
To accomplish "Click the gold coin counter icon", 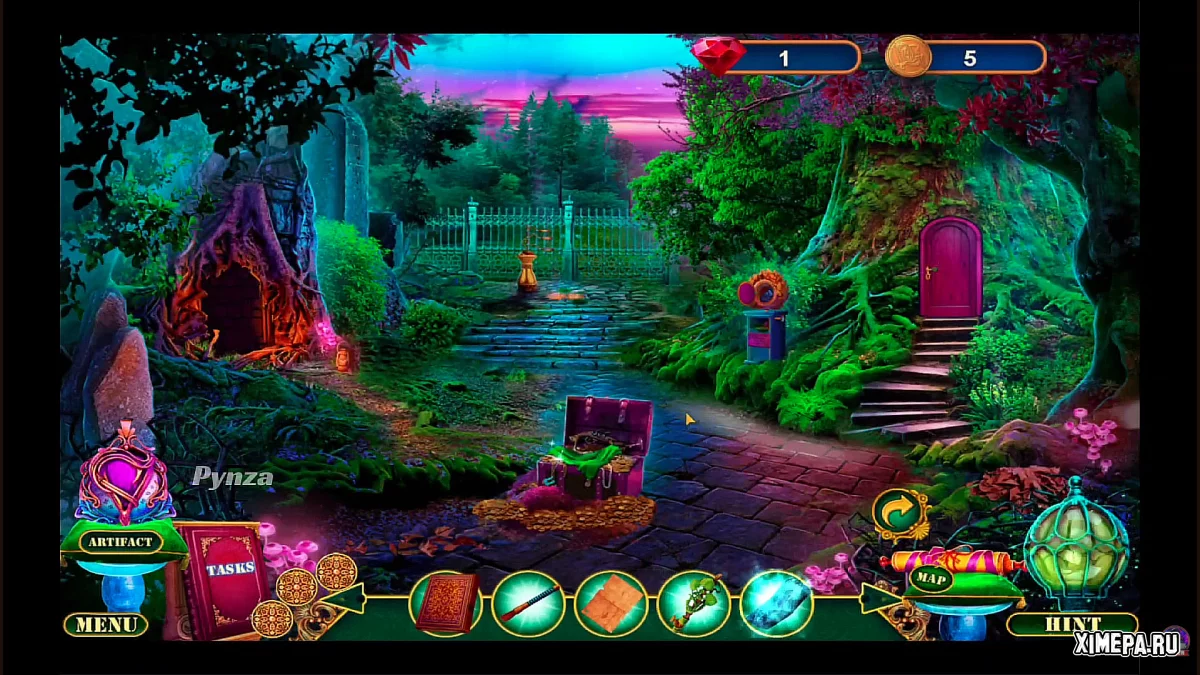I will click(908, 57).
